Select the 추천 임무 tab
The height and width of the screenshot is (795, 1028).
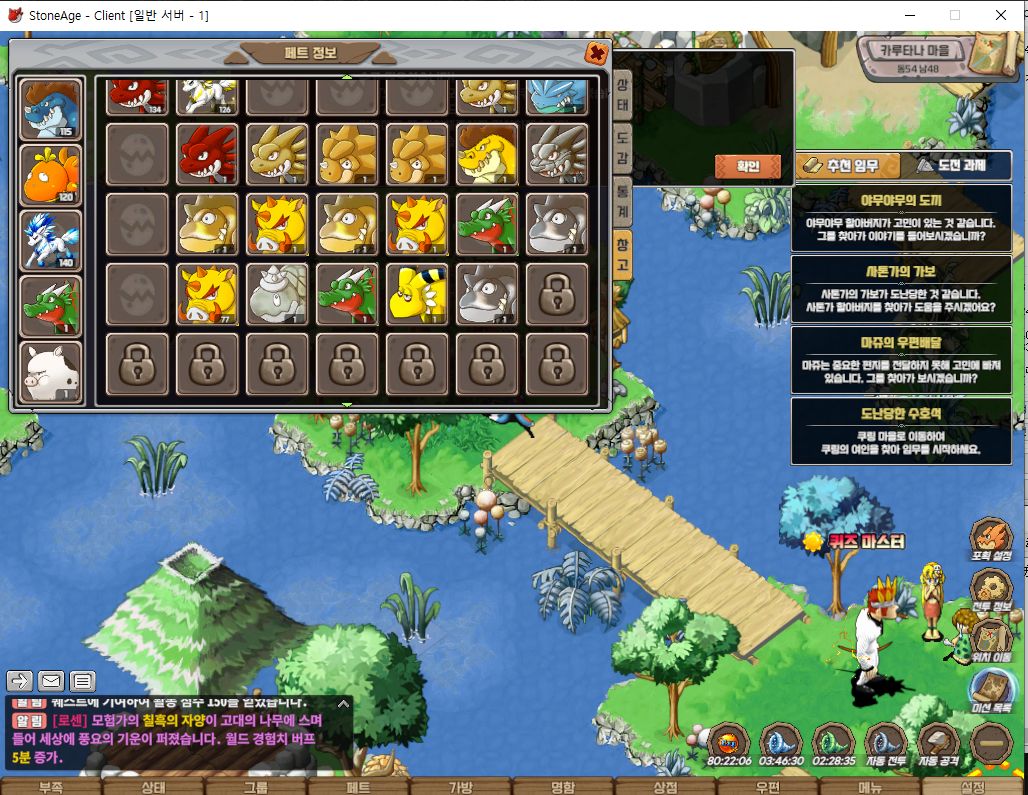pos(845,166)
